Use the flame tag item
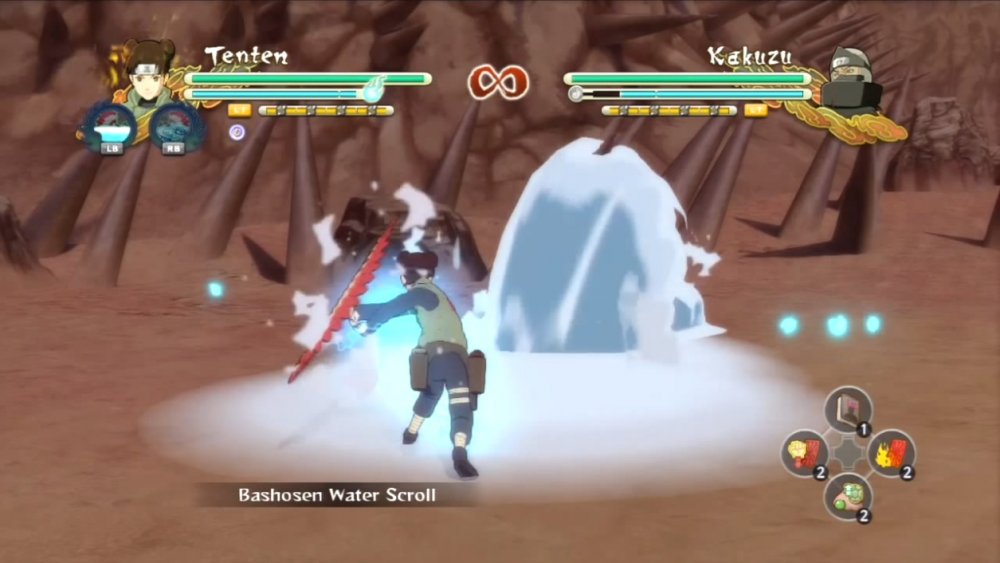1000x563 pixels. [890, 452]
